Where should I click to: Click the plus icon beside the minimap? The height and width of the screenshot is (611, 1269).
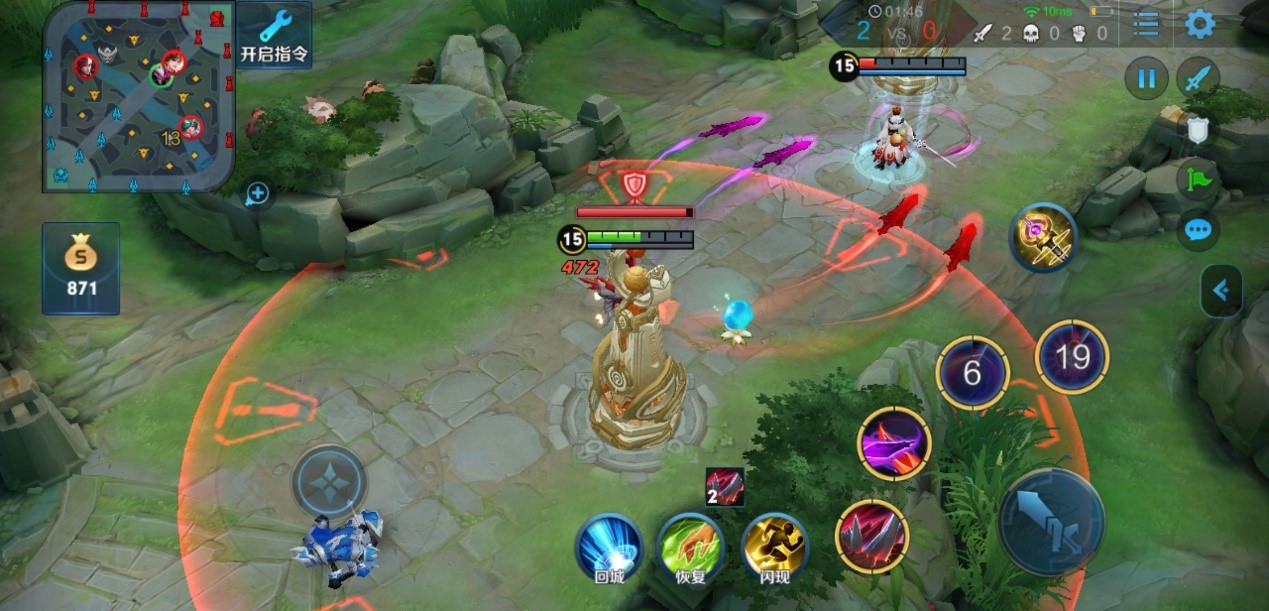point(258,194)
